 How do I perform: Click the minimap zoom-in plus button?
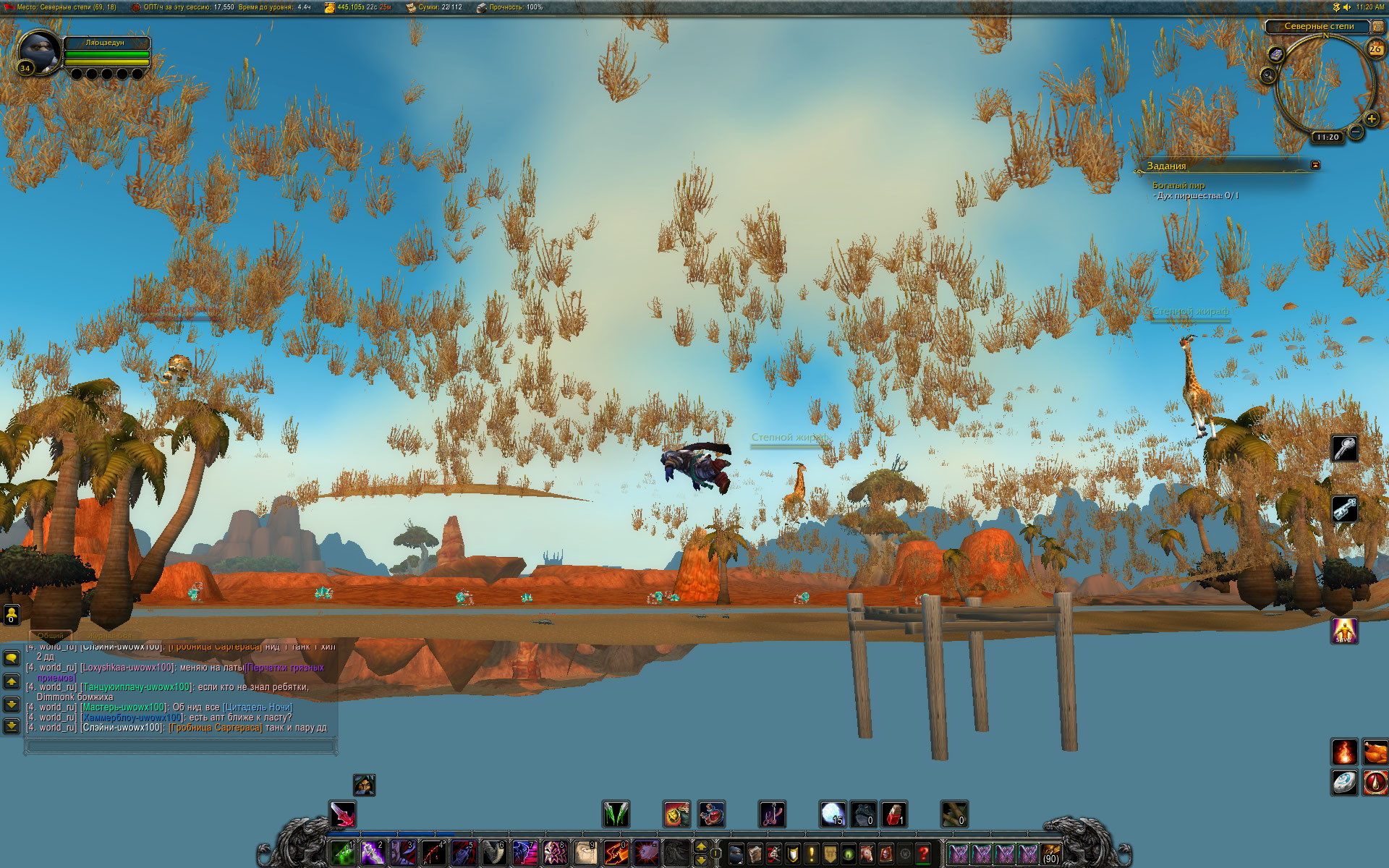coord(1371,119)
